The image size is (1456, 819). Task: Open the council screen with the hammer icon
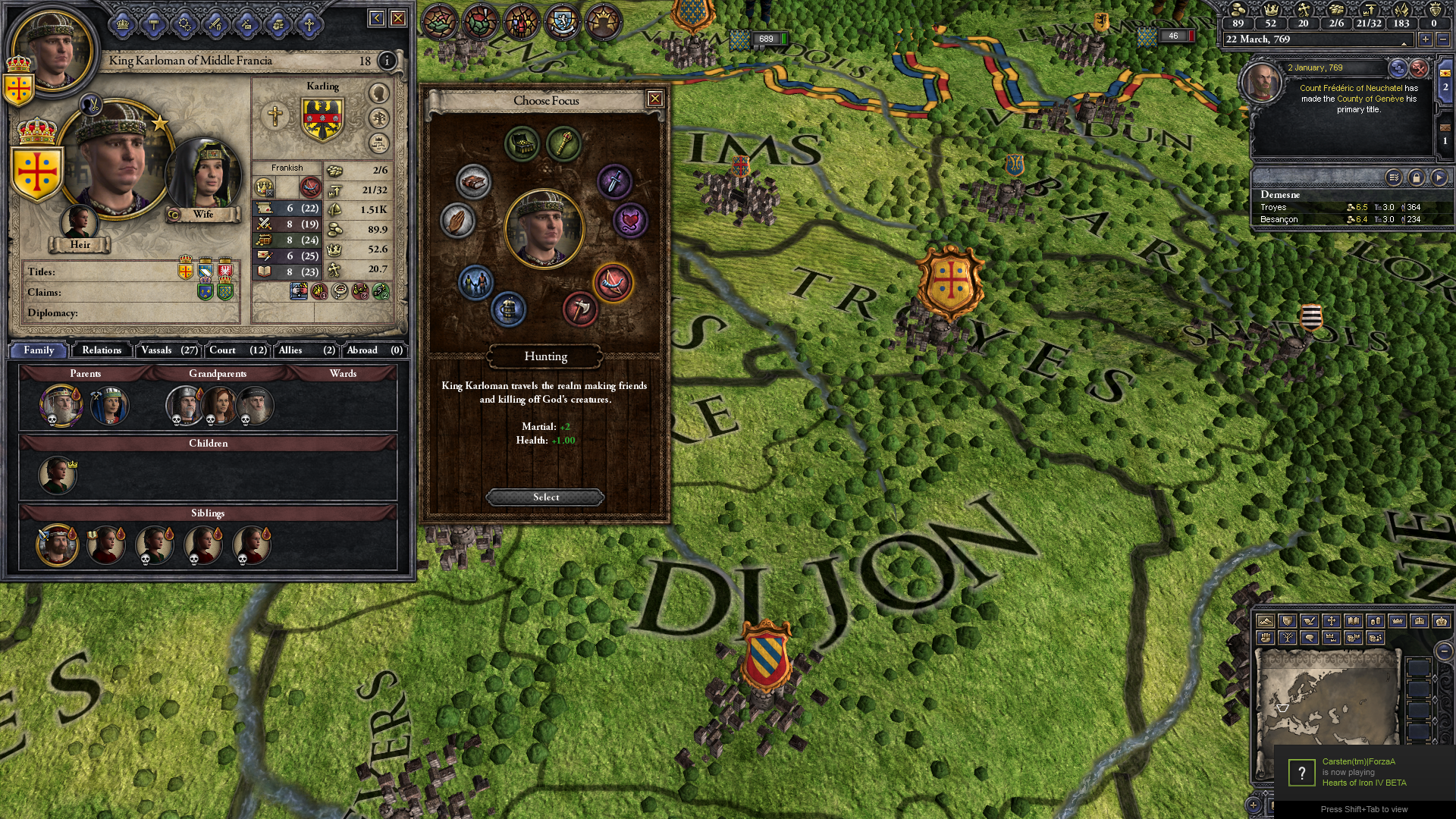click(x=154, y=24)
